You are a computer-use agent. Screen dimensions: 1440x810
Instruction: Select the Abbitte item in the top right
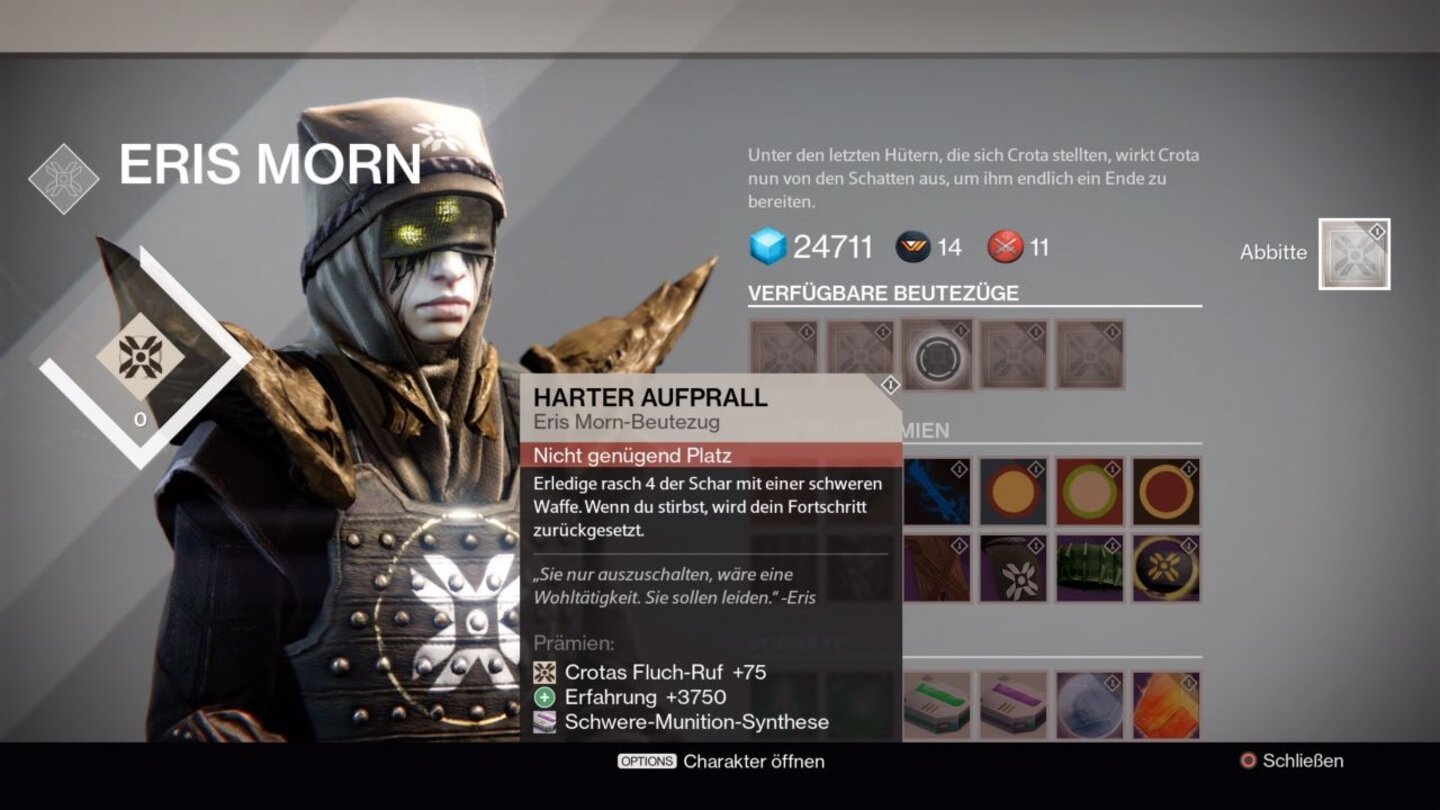click(x=1352, y=255)
